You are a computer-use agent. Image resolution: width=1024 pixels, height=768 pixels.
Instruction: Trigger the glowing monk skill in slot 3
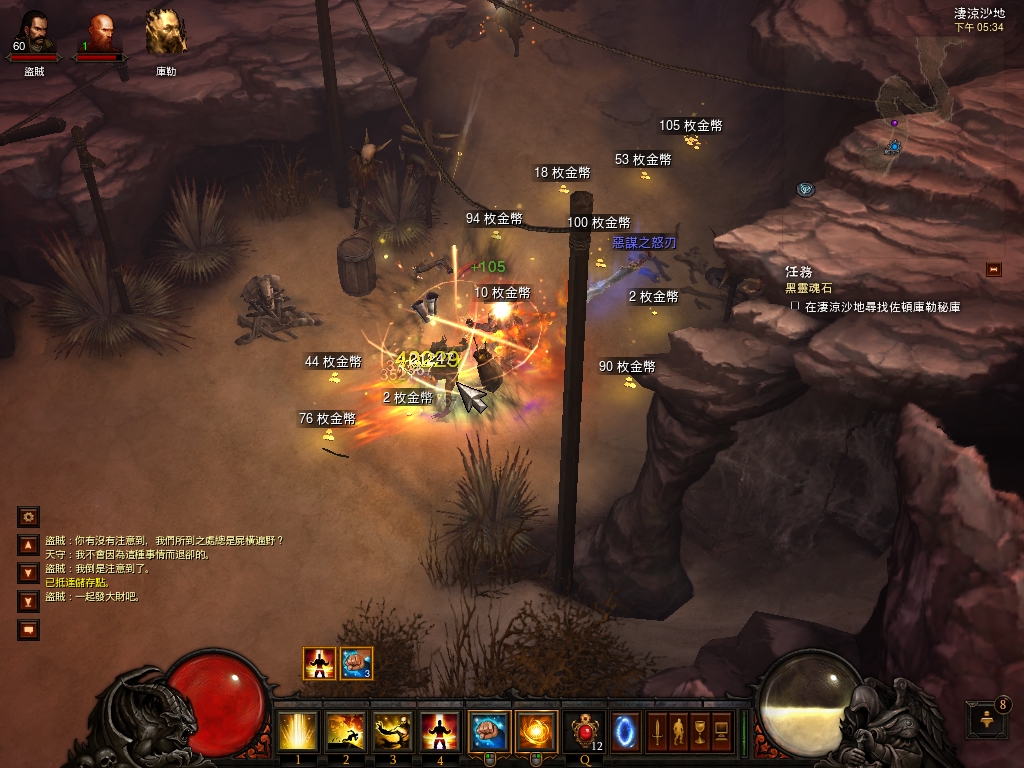[x=394, y=731]
